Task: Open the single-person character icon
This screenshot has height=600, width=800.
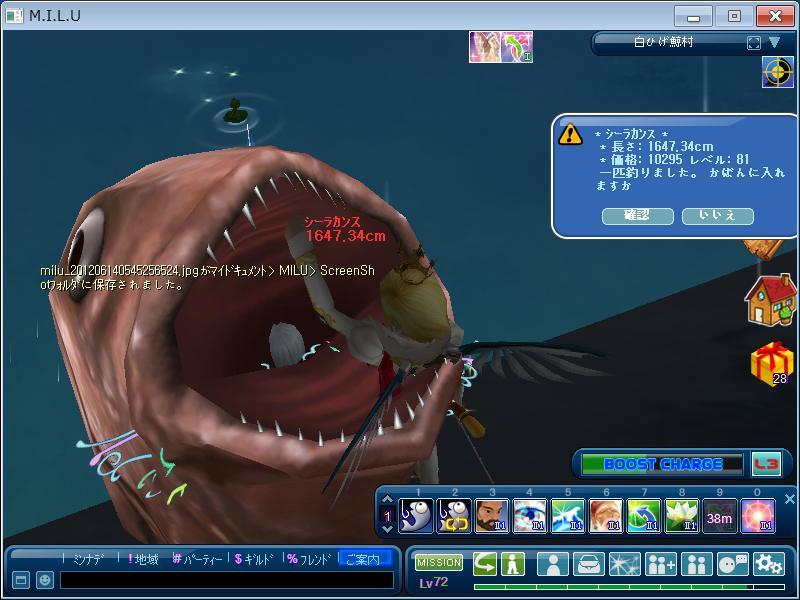Action: coord(553,564)
